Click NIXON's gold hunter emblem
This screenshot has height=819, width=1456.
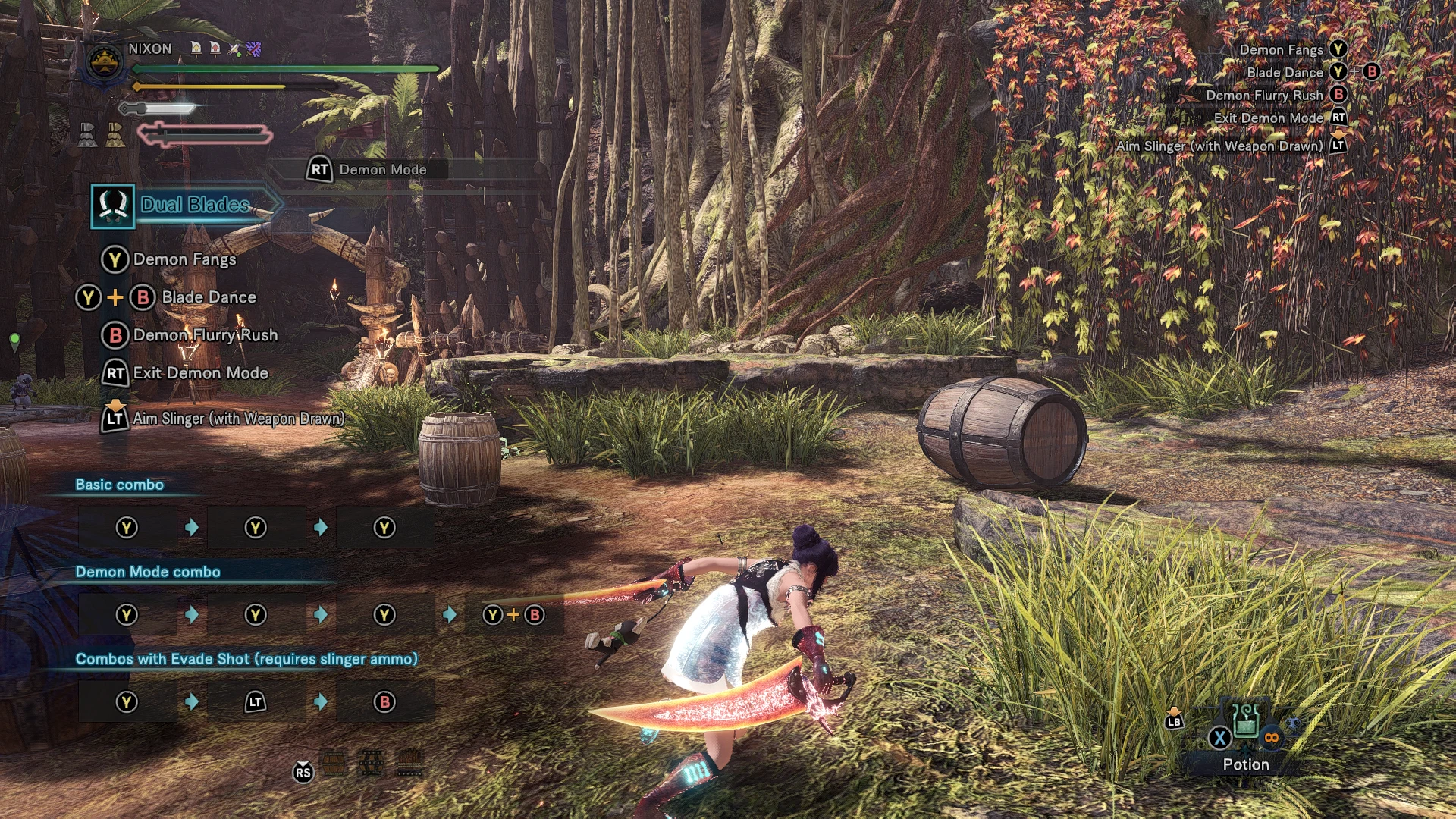tap(105, 61)
